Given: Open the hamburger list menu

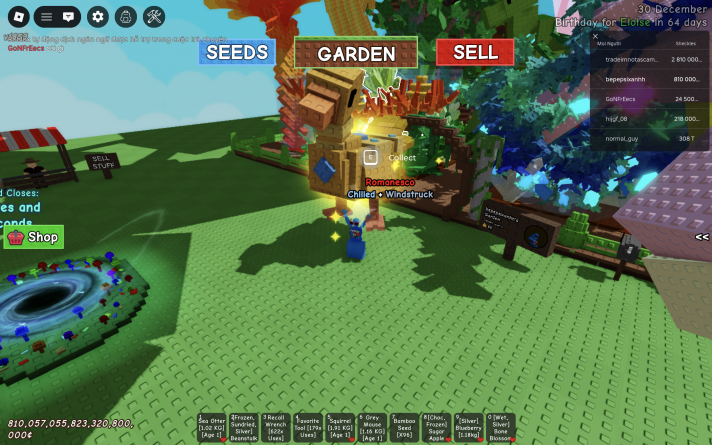Looking at the screenshot, I should pyautogui.click(x=46, y=16).
